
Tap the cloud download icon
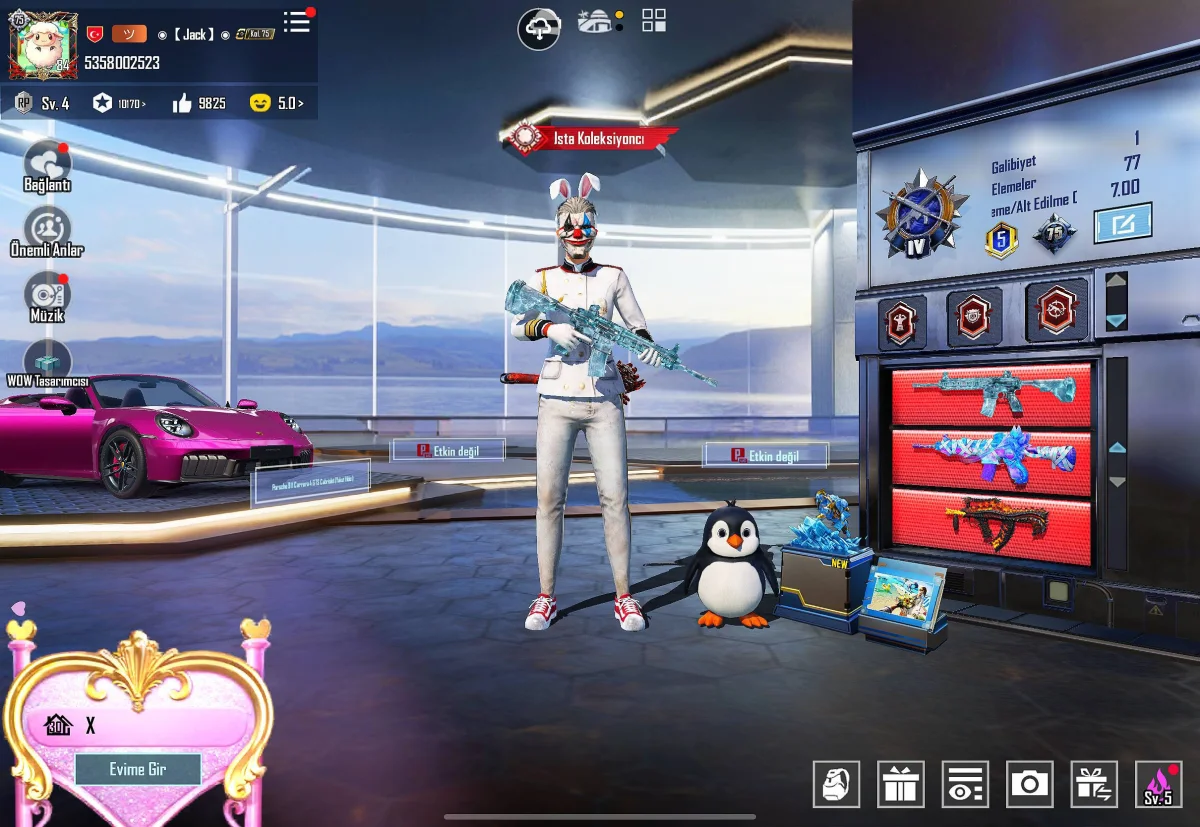click(x=539, y=28)
